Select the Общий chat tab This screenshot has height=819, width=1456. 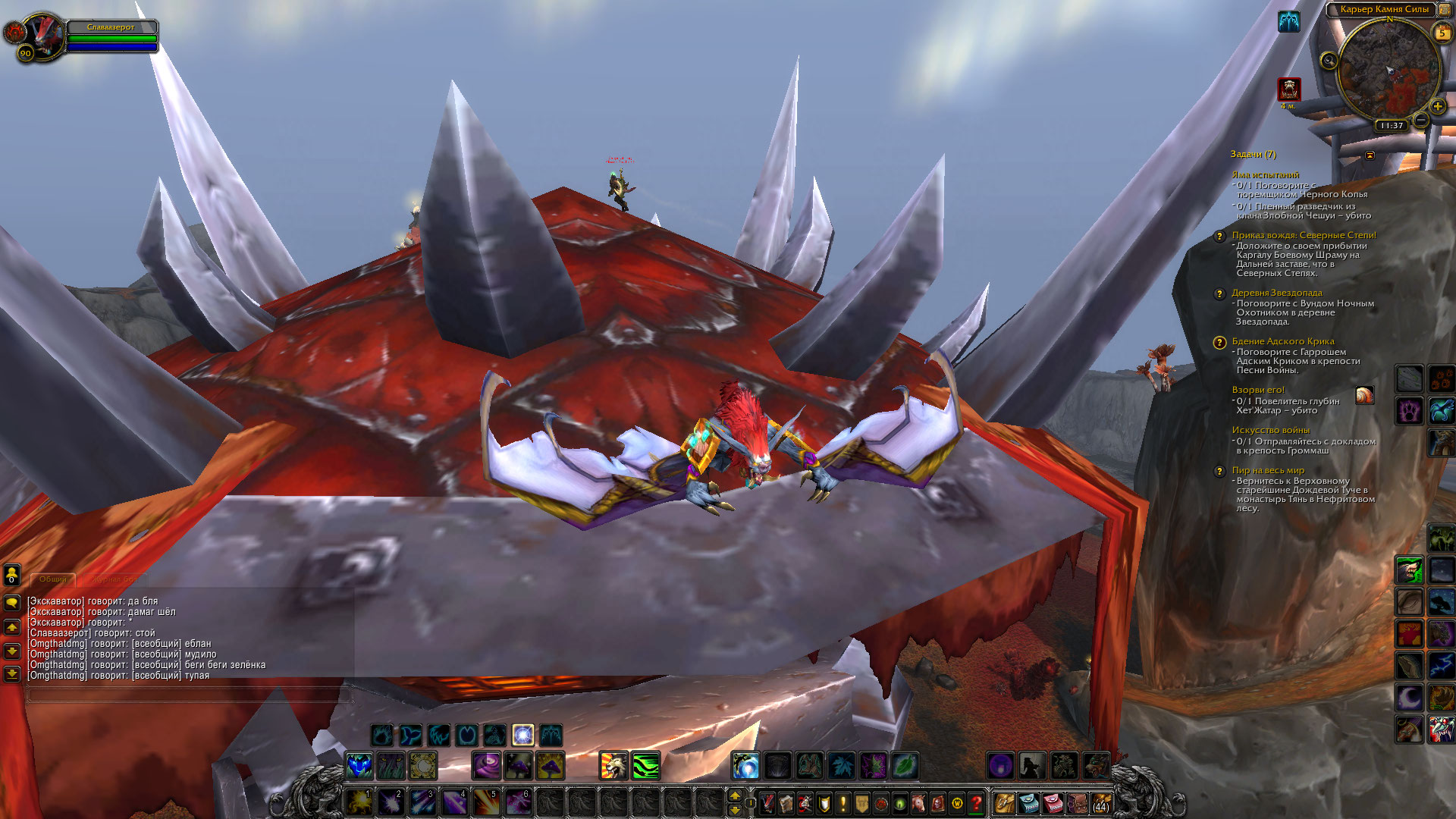pos(53,579)
